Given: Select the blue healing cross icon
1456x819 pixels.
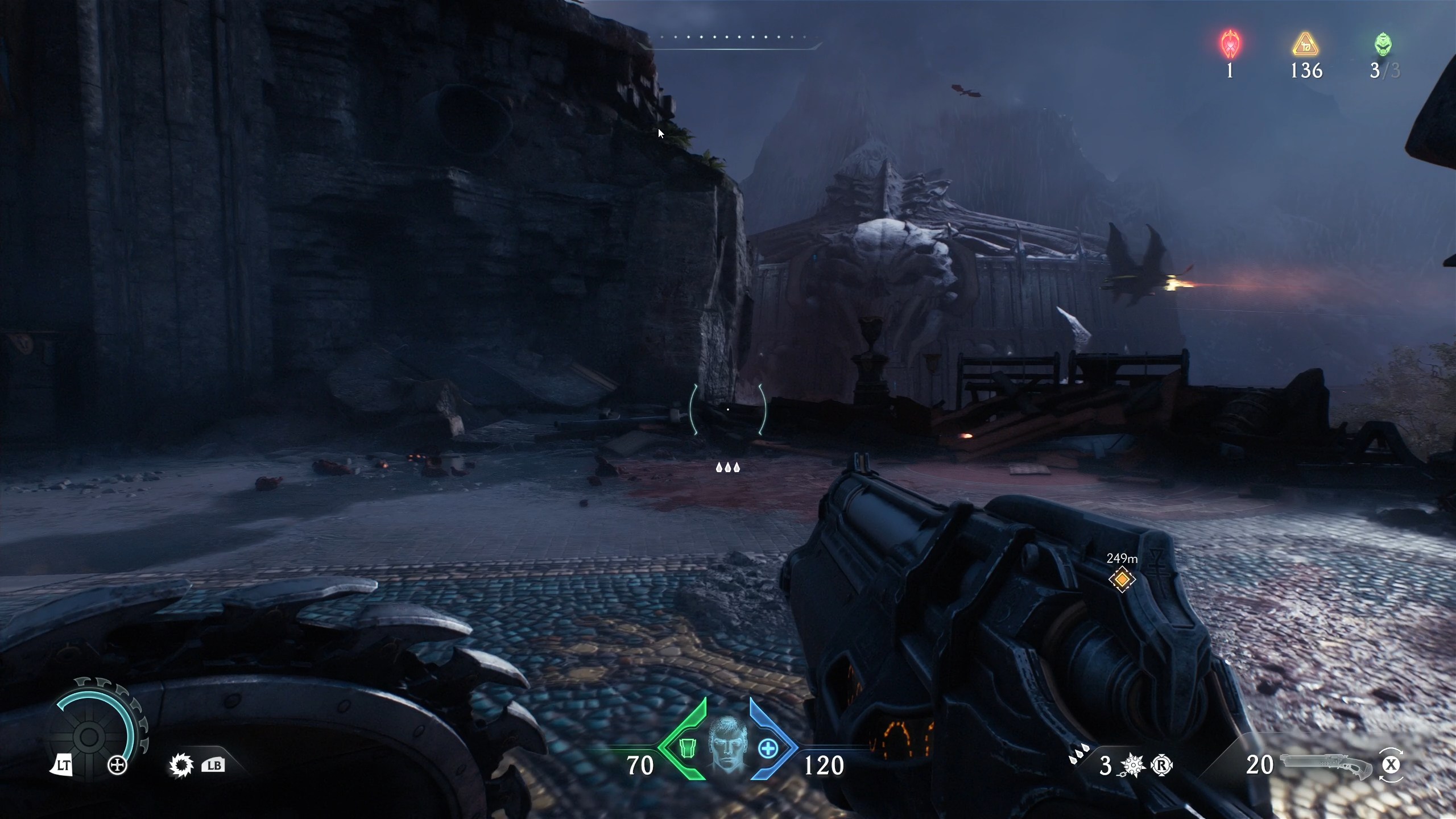Looking at the screenshot, I should [769, 749].
